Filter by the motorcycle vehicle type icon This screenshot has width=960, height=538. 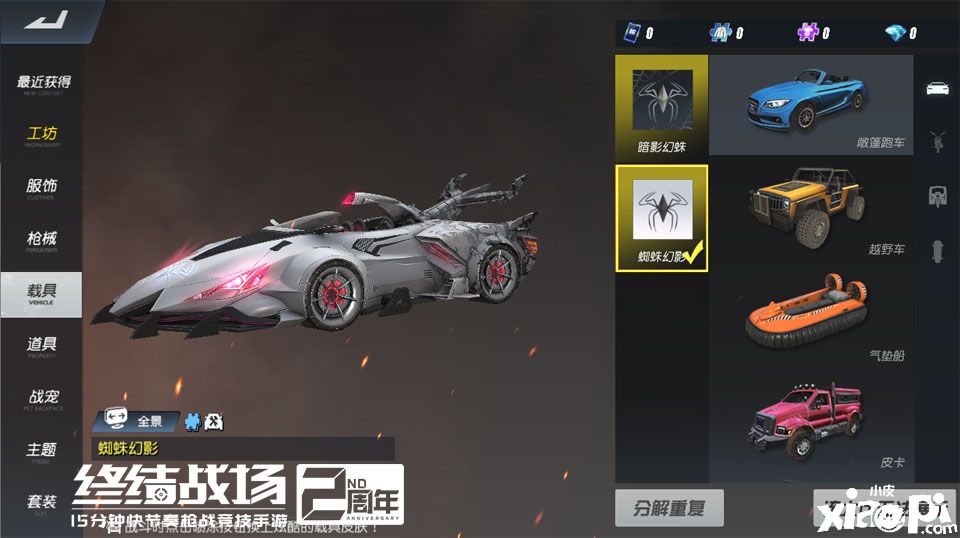tap(938, 141)
